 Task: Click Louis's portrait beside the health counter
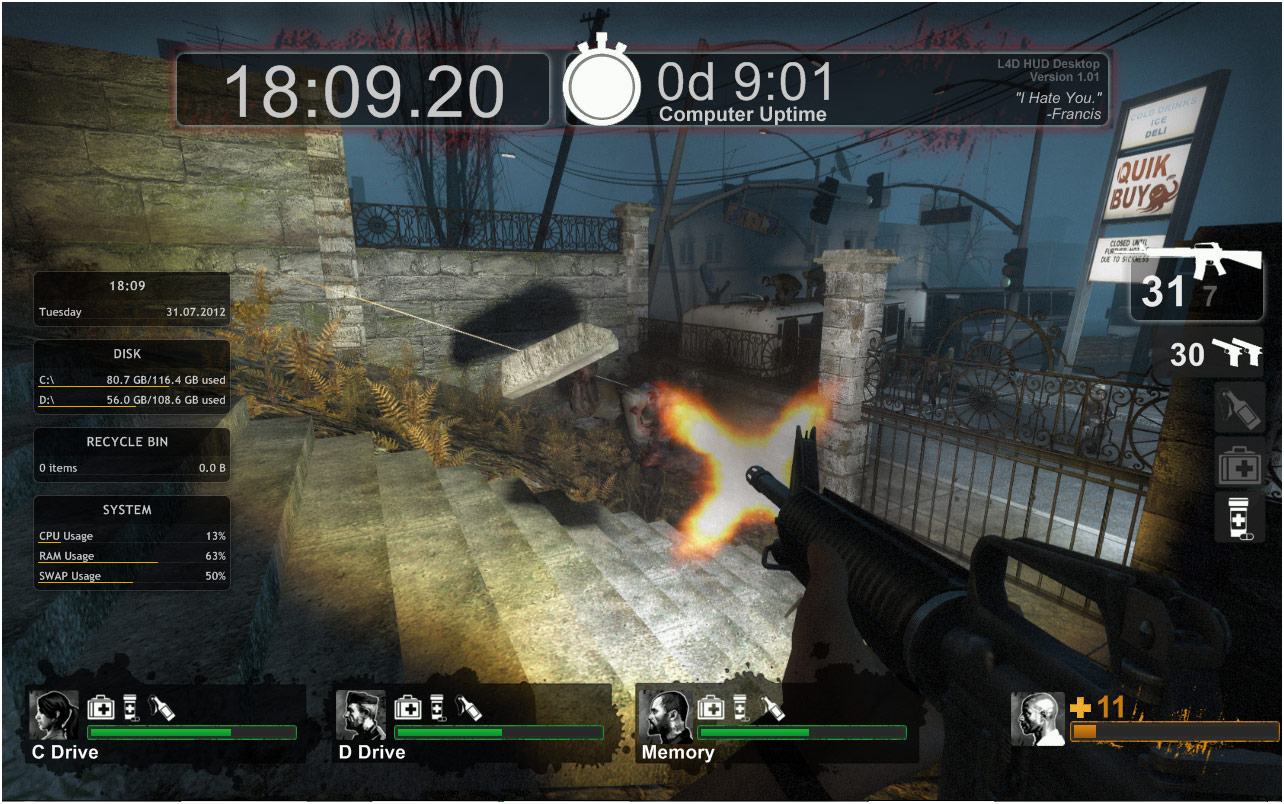pyautogui.click(x=1037, y=718)
